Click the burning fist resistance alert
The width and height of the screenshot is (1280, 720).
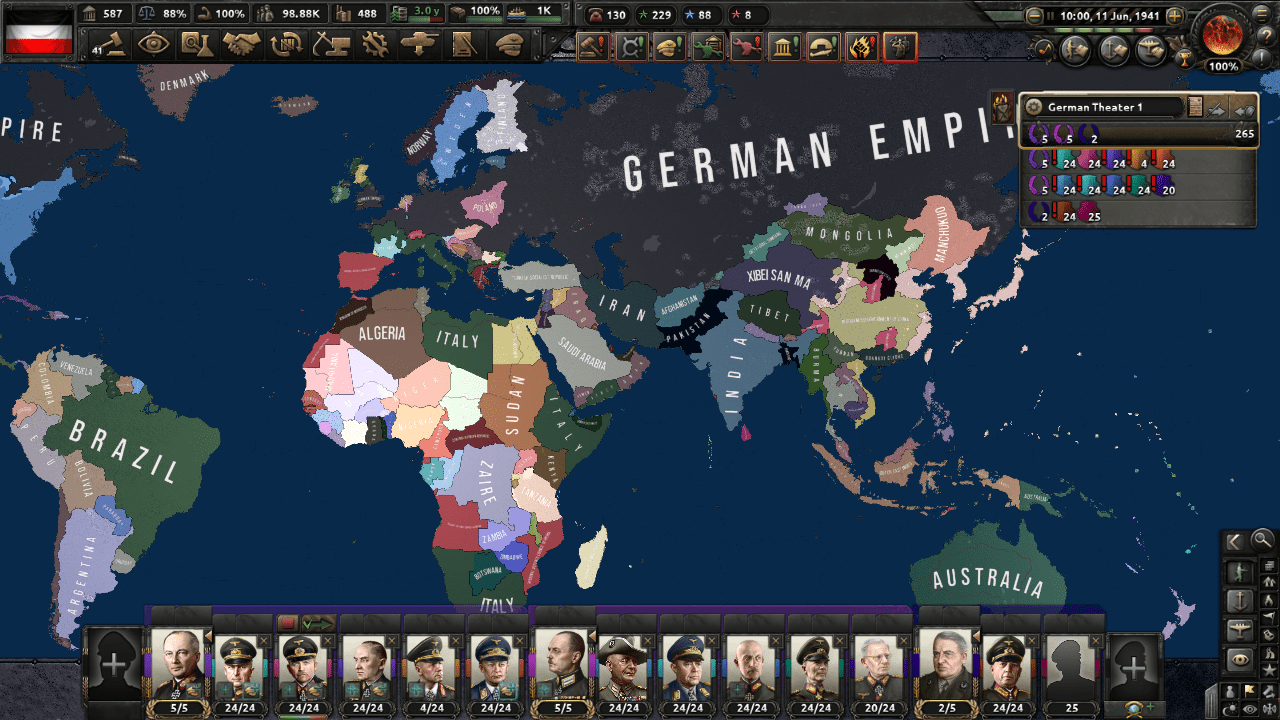863,47
